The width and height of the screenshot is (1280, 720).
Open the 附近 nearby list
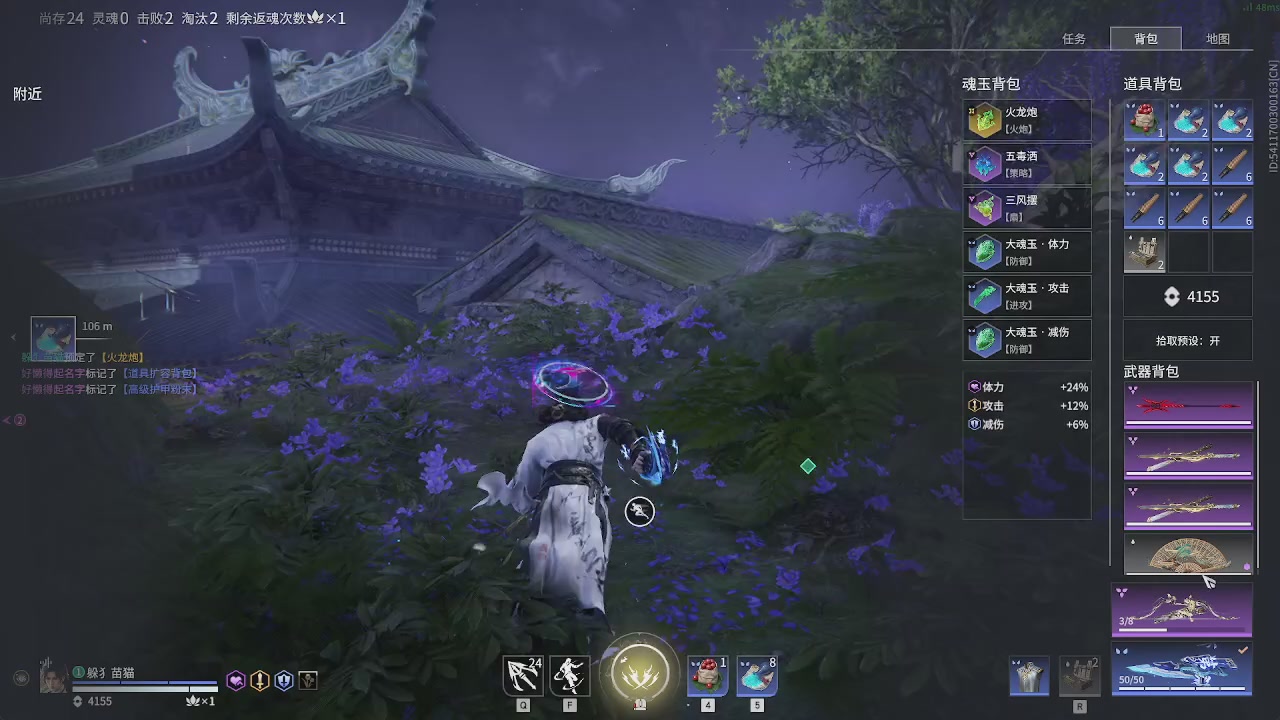click(26, 93)
